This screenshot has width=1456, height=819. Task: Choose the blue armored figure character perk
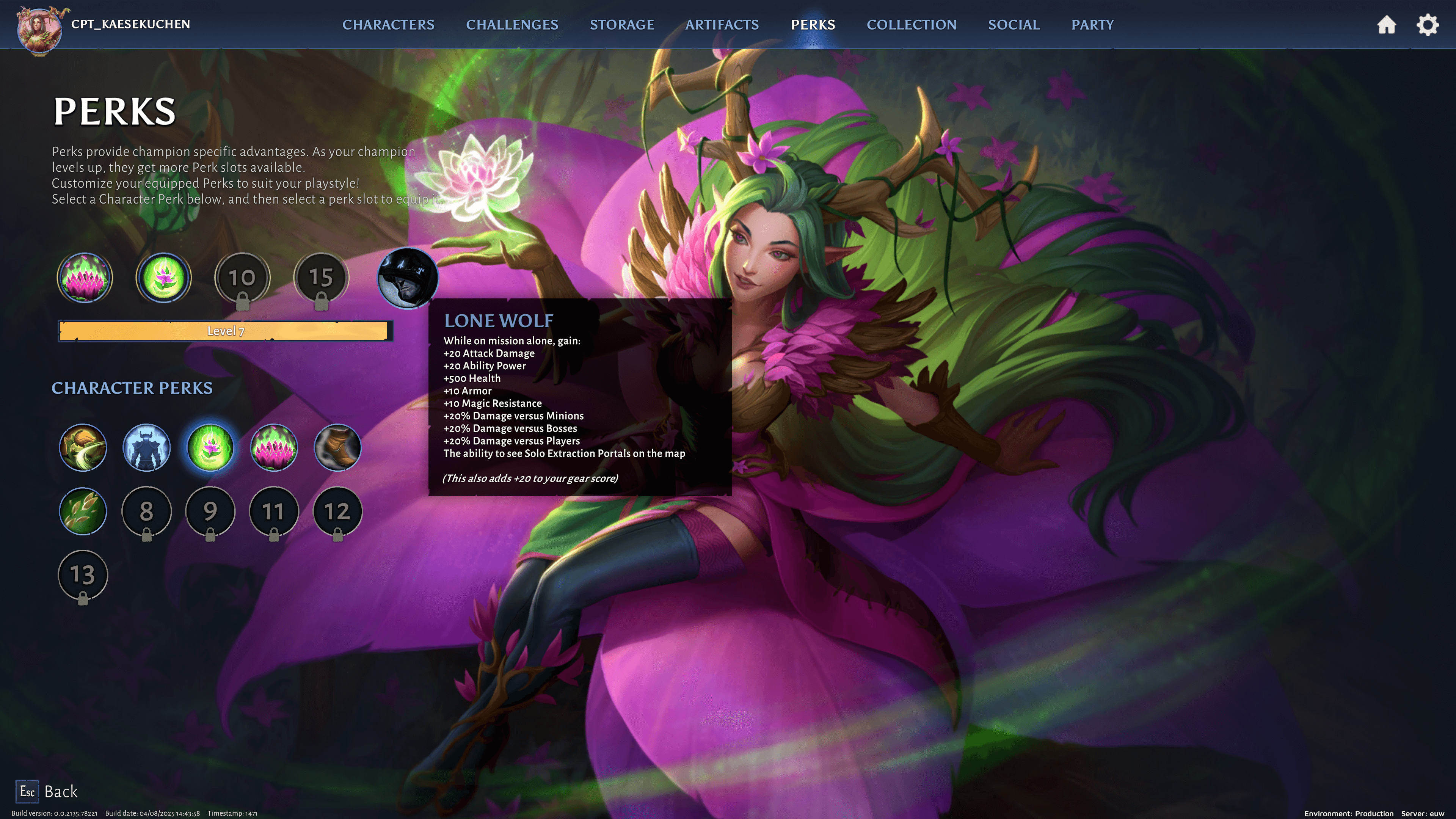point(146,448)
